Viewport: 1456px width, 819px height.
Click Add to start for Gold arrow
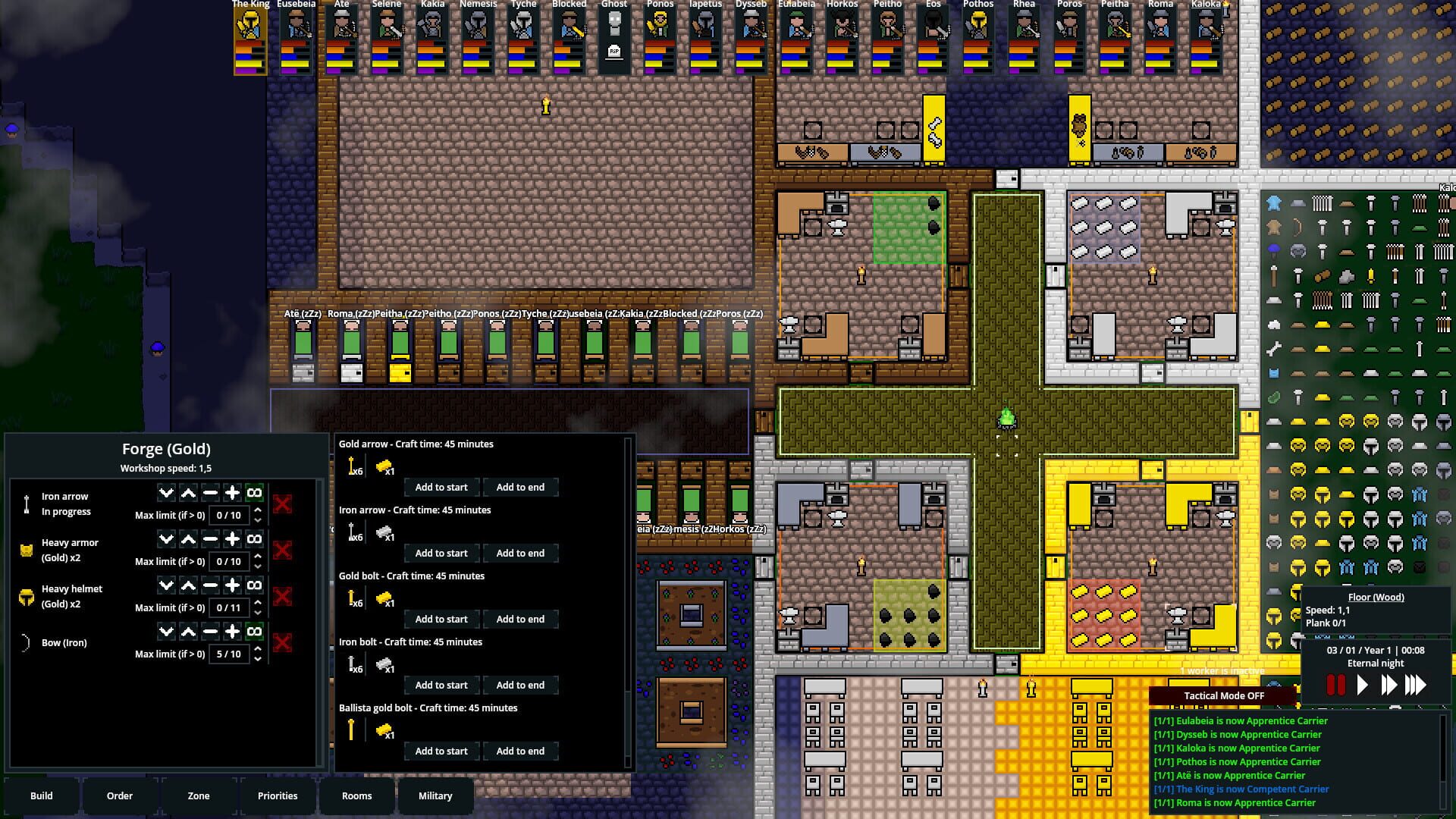click(440, 486)
